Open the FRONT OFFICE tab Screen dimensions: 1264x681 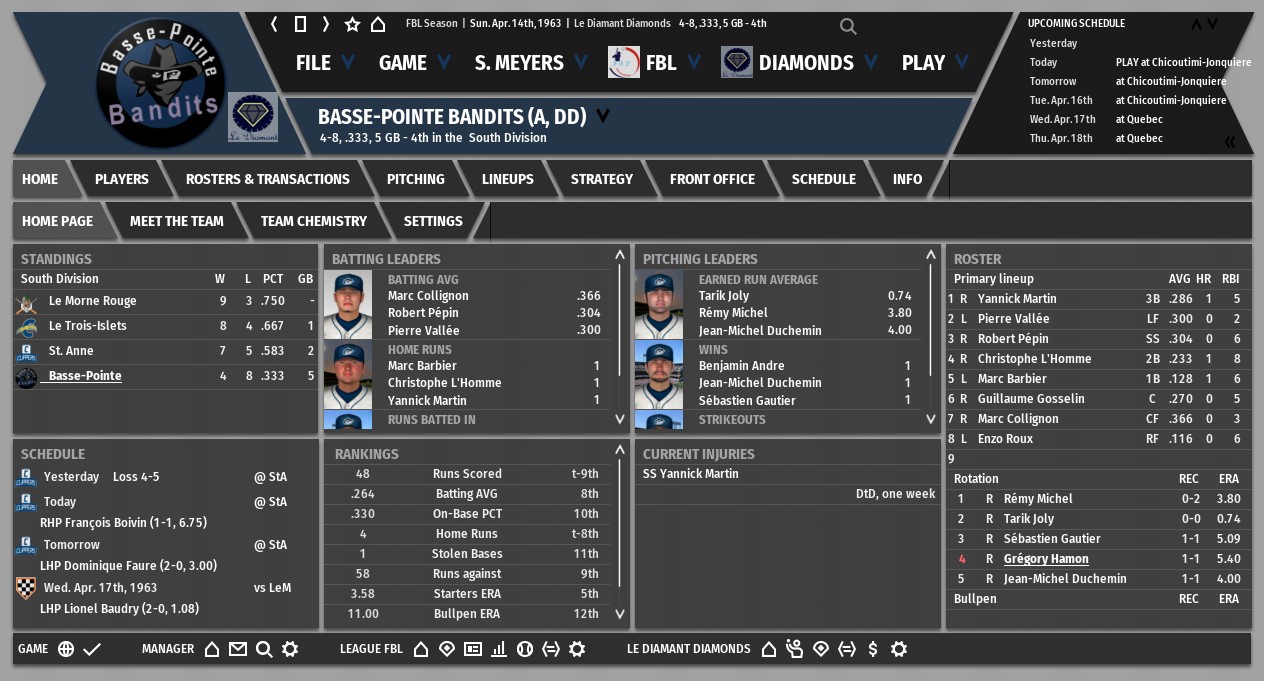[x=712, y=179]
